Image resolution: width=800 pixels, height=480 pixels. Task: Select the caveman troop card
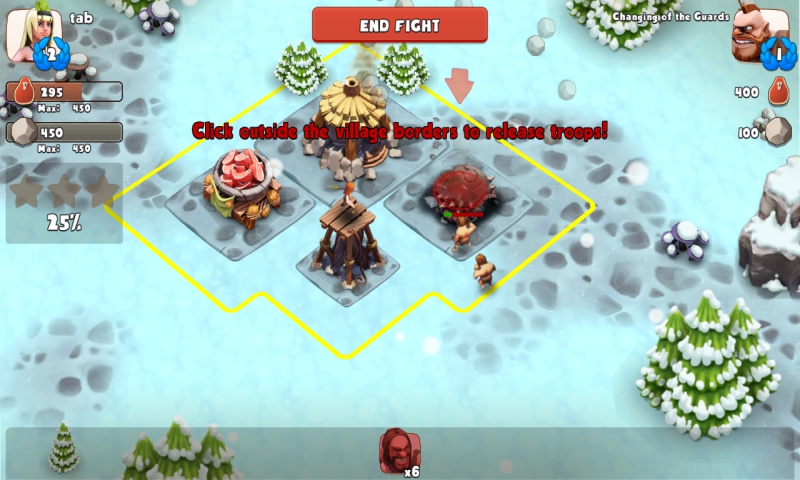399,451
